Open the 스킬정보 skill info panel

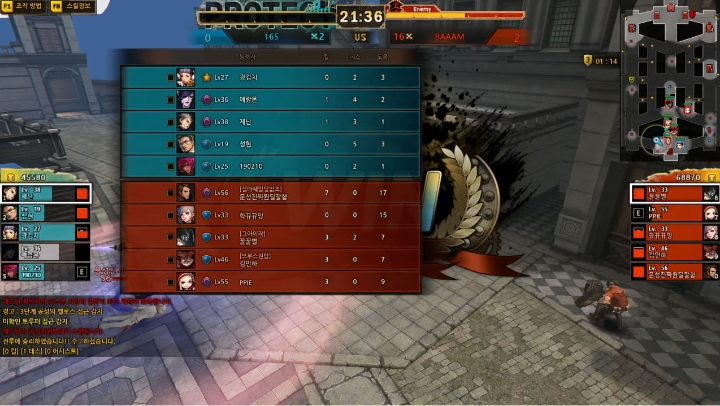(x=72, y=6)
